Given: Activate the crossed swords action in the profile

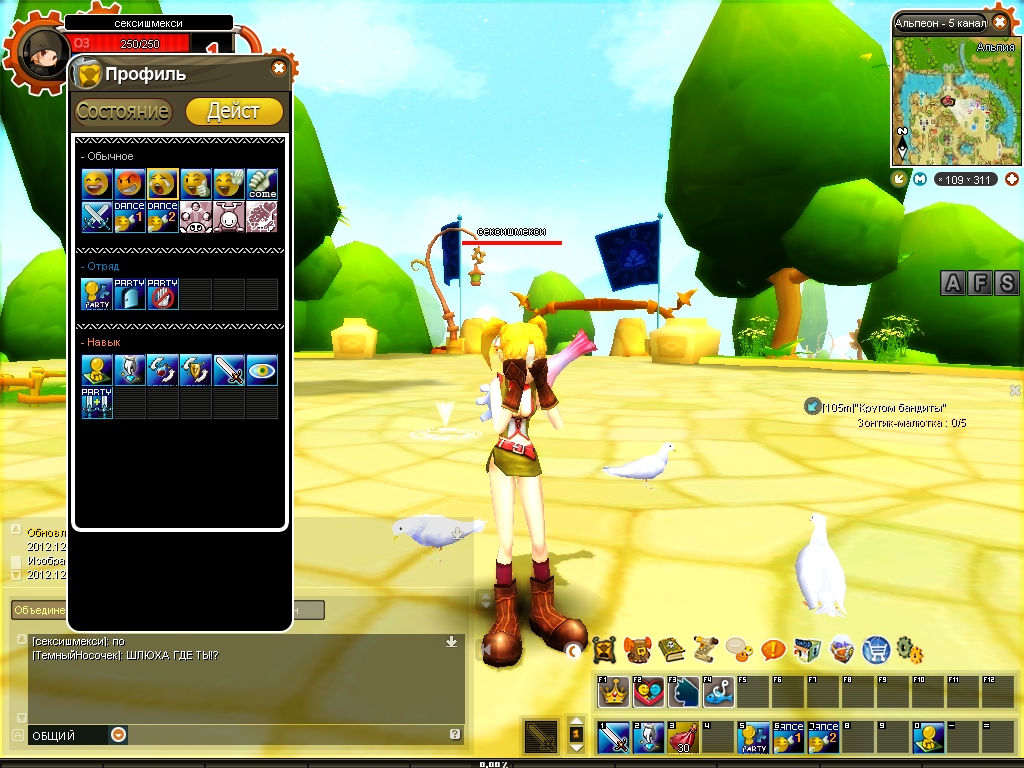Looking at the screenshot, I should pos(97,217).
